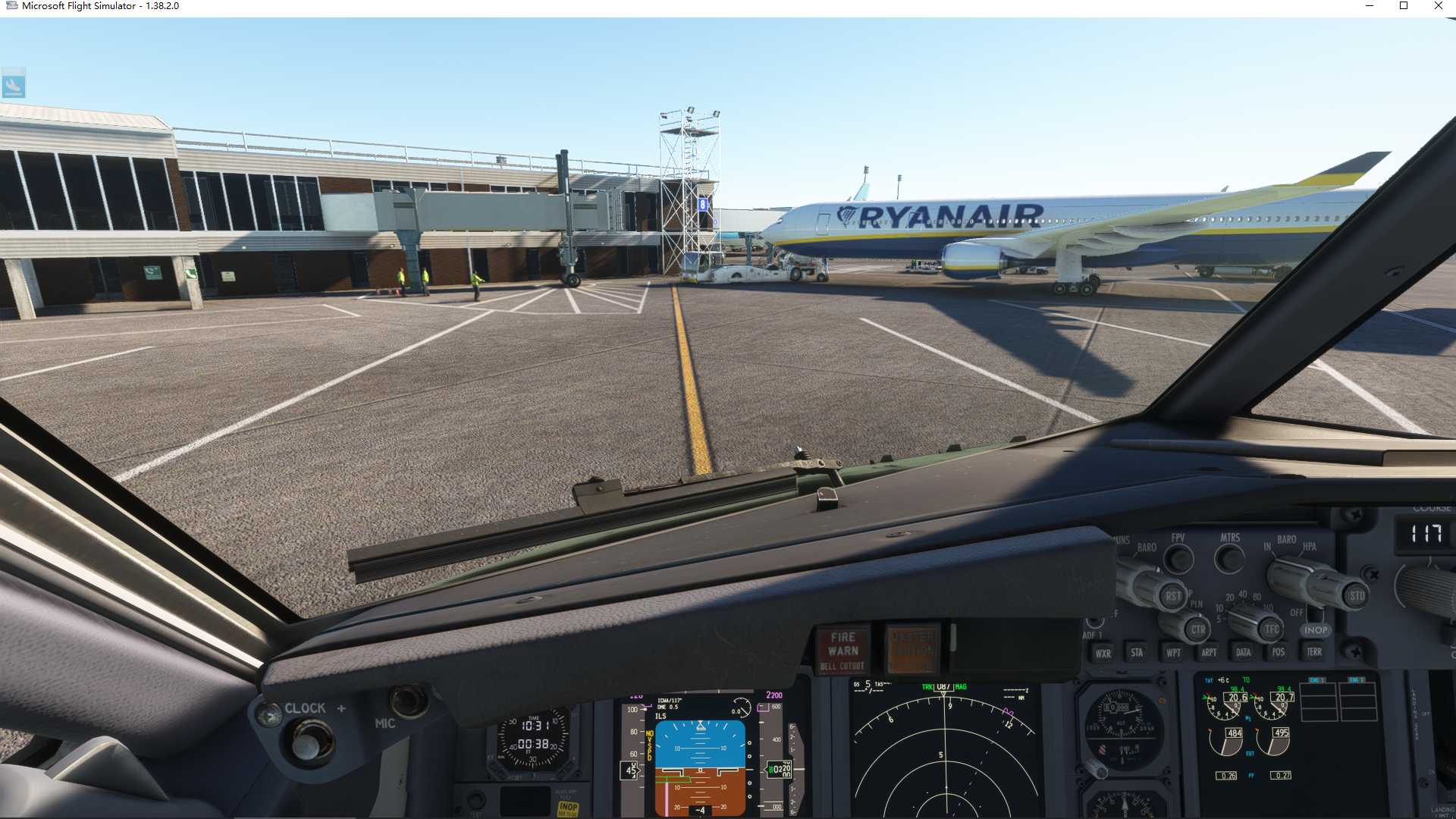
Task: Show airports with the ARPT button
Action: [x=1210, y=653]
